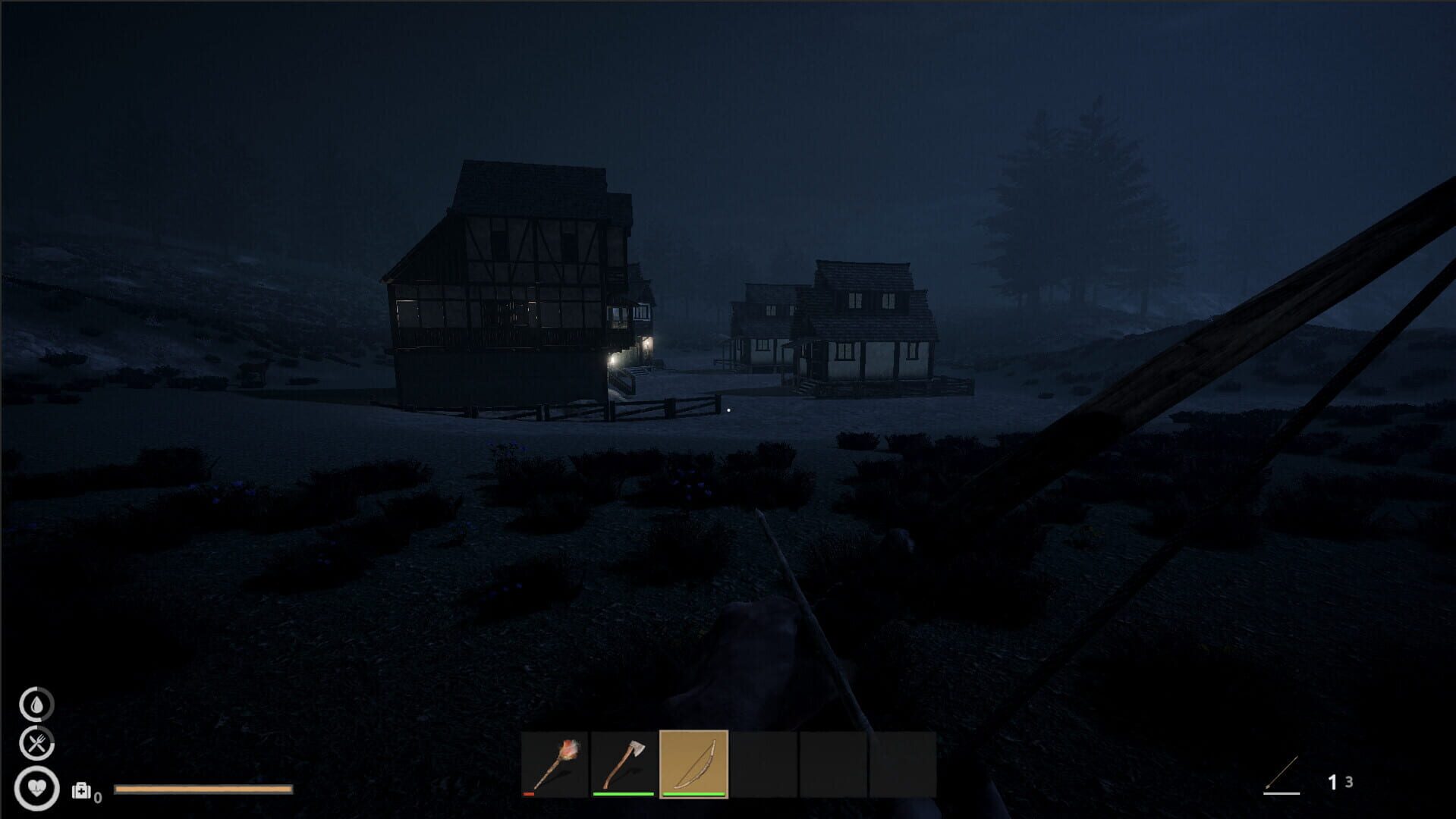Click the orange health bar

pos(203,789)
